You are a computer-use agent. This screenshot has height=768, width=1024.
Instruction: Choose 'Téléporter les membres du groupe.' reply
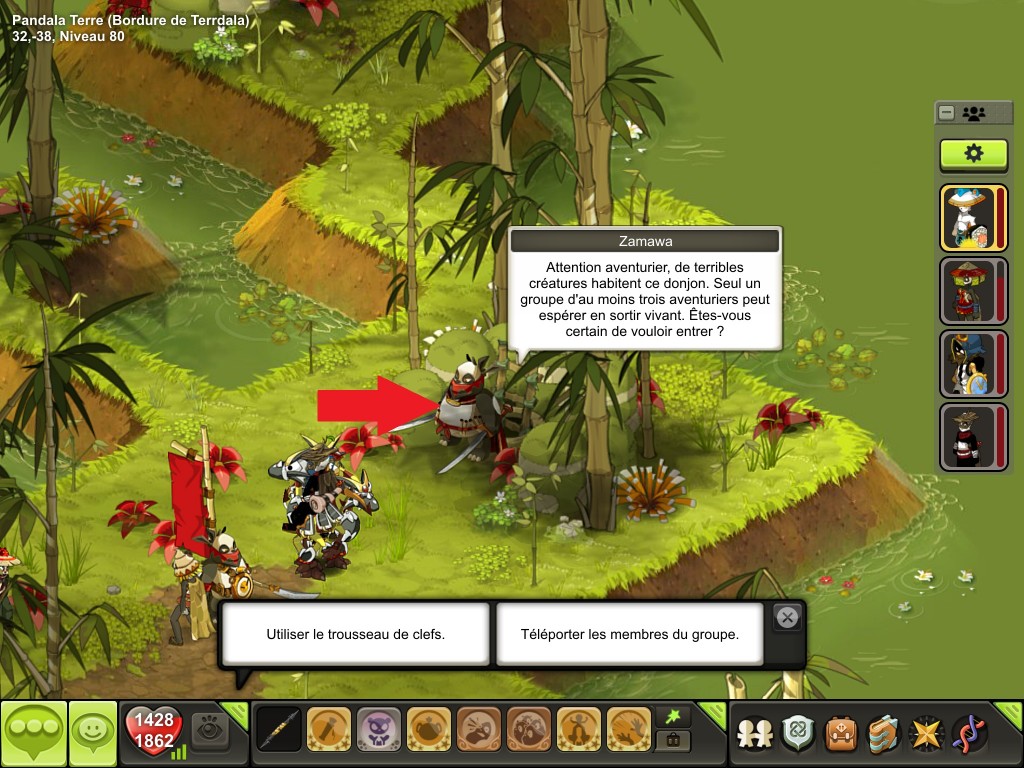629,634
